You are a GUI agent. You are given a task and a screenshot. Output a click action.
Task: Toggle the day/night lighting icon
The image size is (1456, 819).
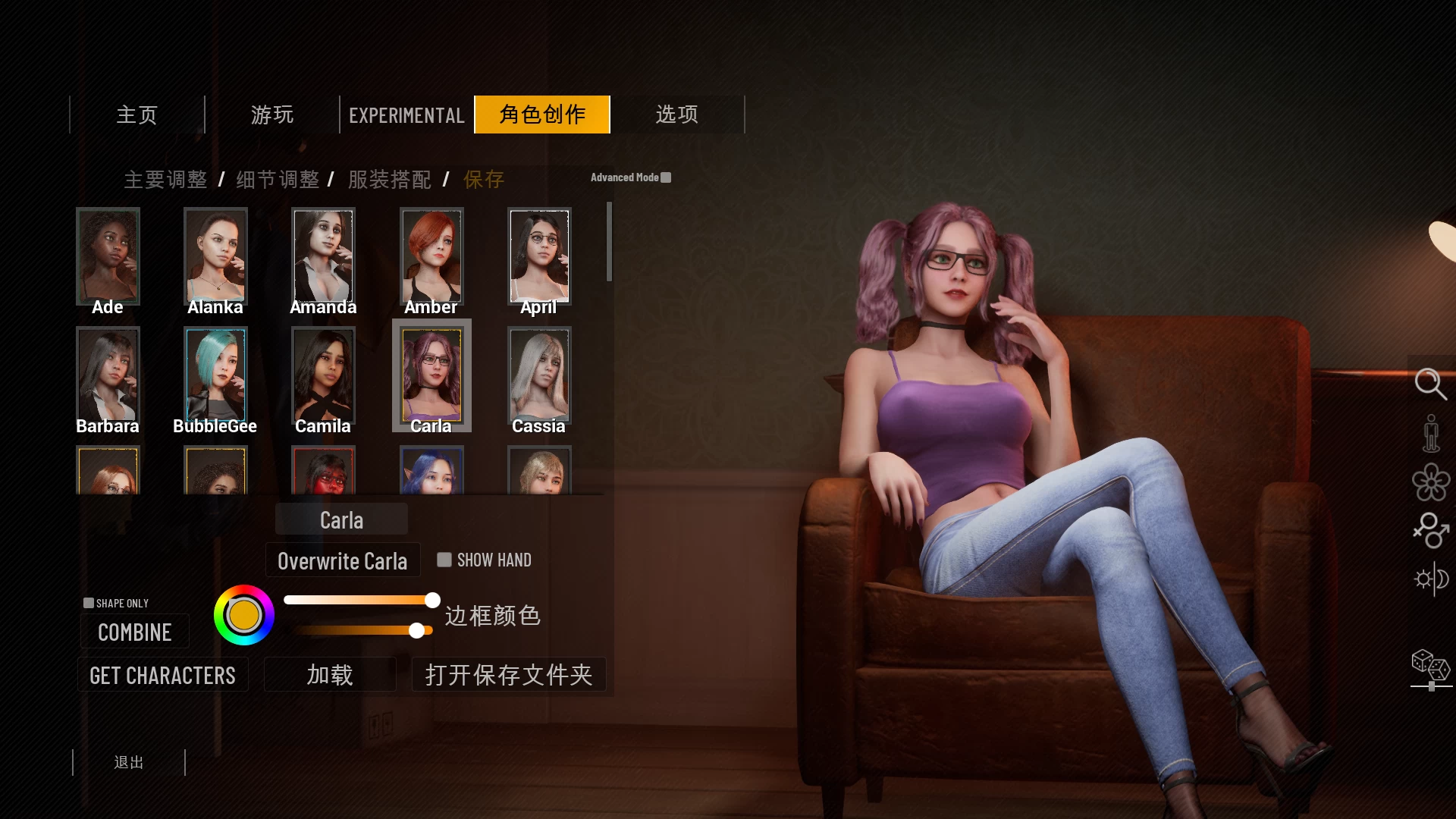(1431, 580)
